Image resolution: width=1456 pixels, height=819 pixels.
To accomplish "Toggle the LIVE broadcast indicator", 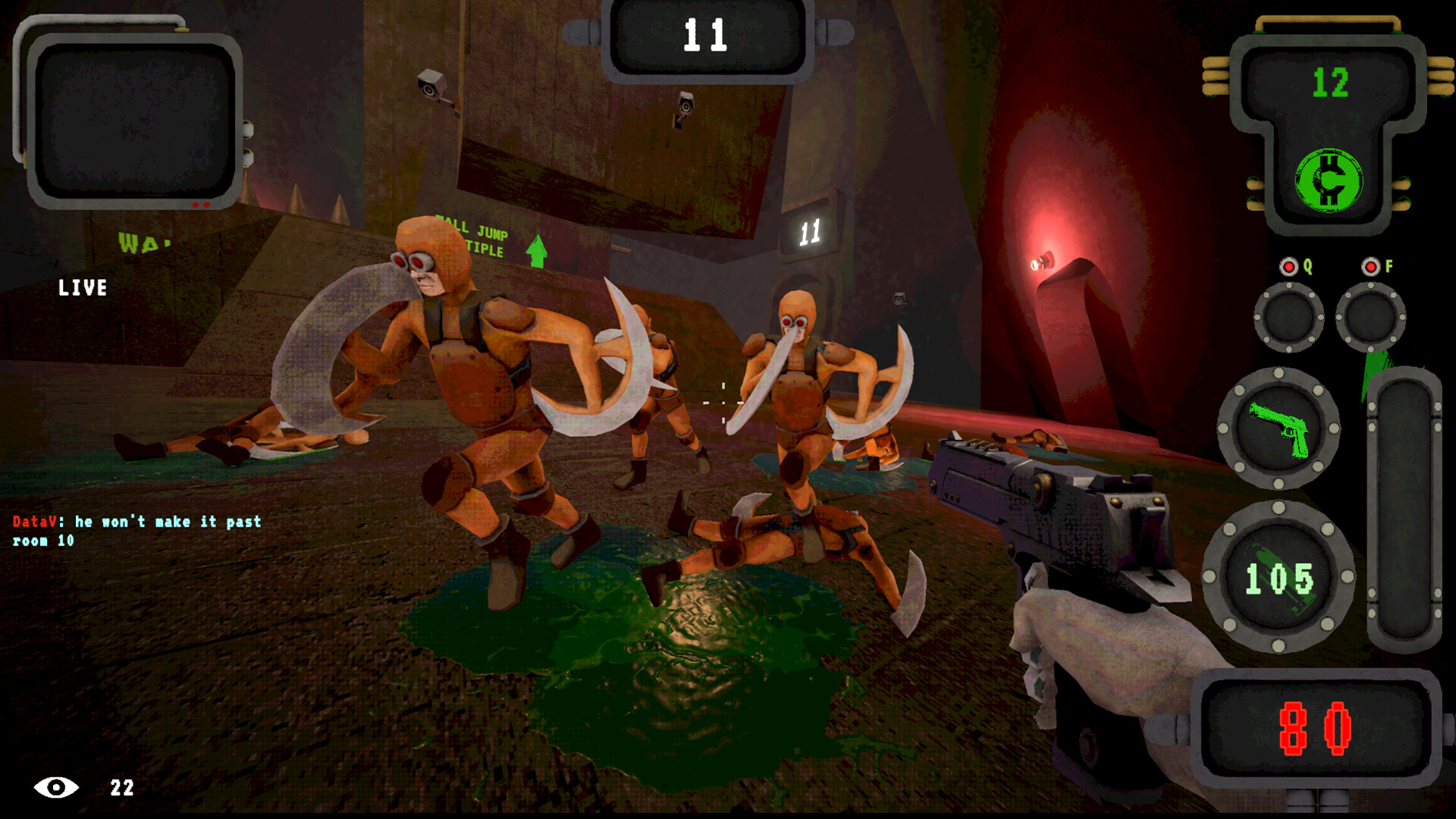I will pos(82,288).
